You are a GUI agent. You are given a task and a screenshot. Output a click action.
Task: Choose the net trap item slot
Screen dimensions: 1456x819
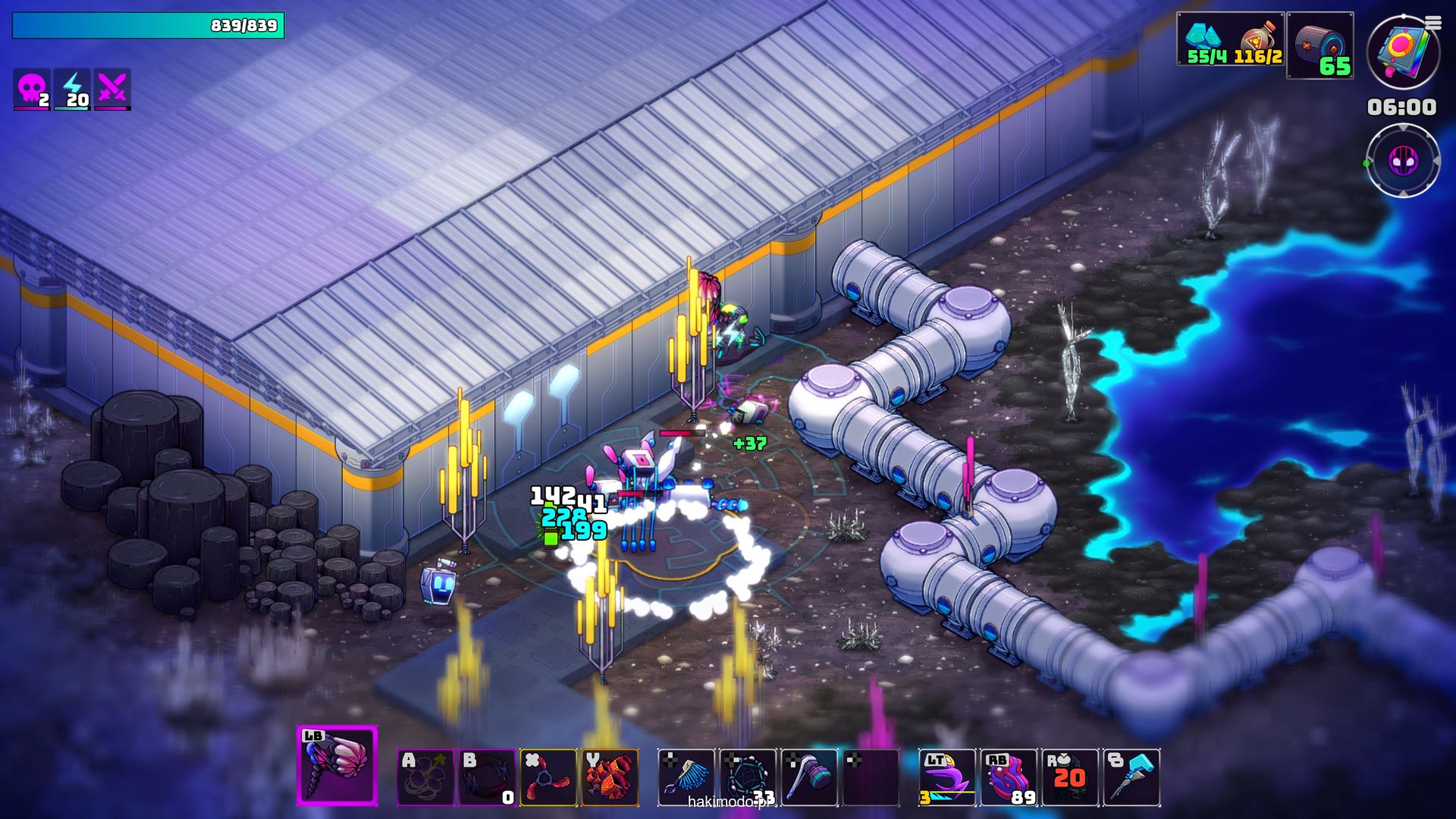click(x=748, y=777)
